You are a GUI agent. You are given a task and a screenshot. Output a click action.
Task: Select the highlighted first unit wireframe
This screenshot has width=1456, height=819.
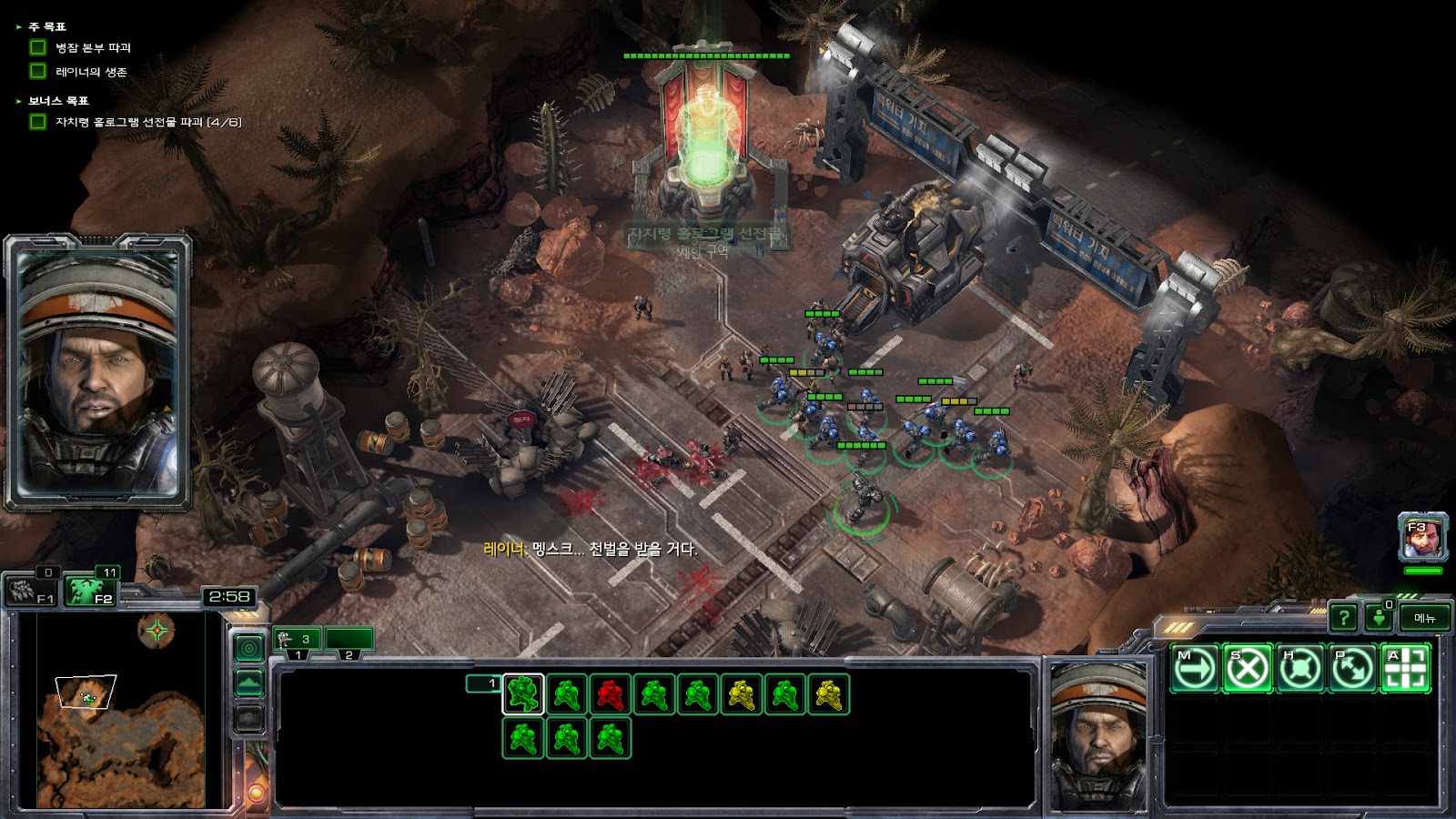click(523, 695)
